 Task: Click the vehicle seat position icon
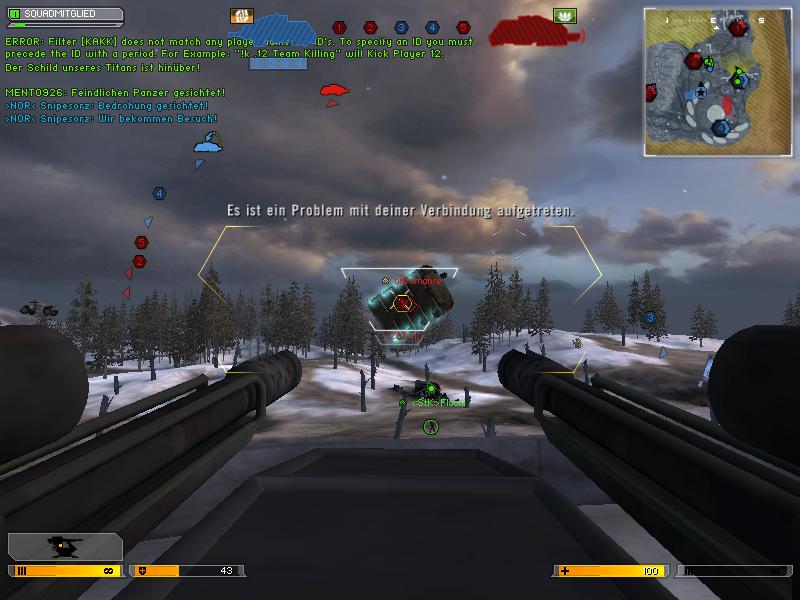coord(65,546)
